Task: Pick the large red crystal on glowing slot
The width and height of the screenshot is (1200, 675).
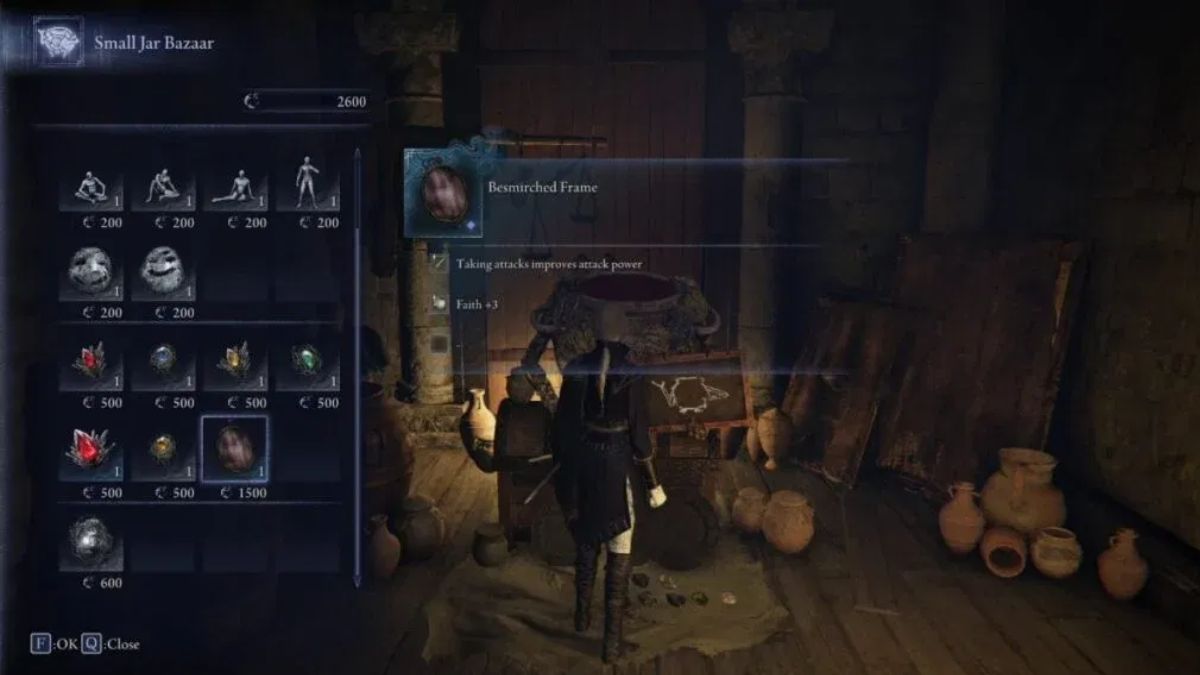Action: click(91, 450)
